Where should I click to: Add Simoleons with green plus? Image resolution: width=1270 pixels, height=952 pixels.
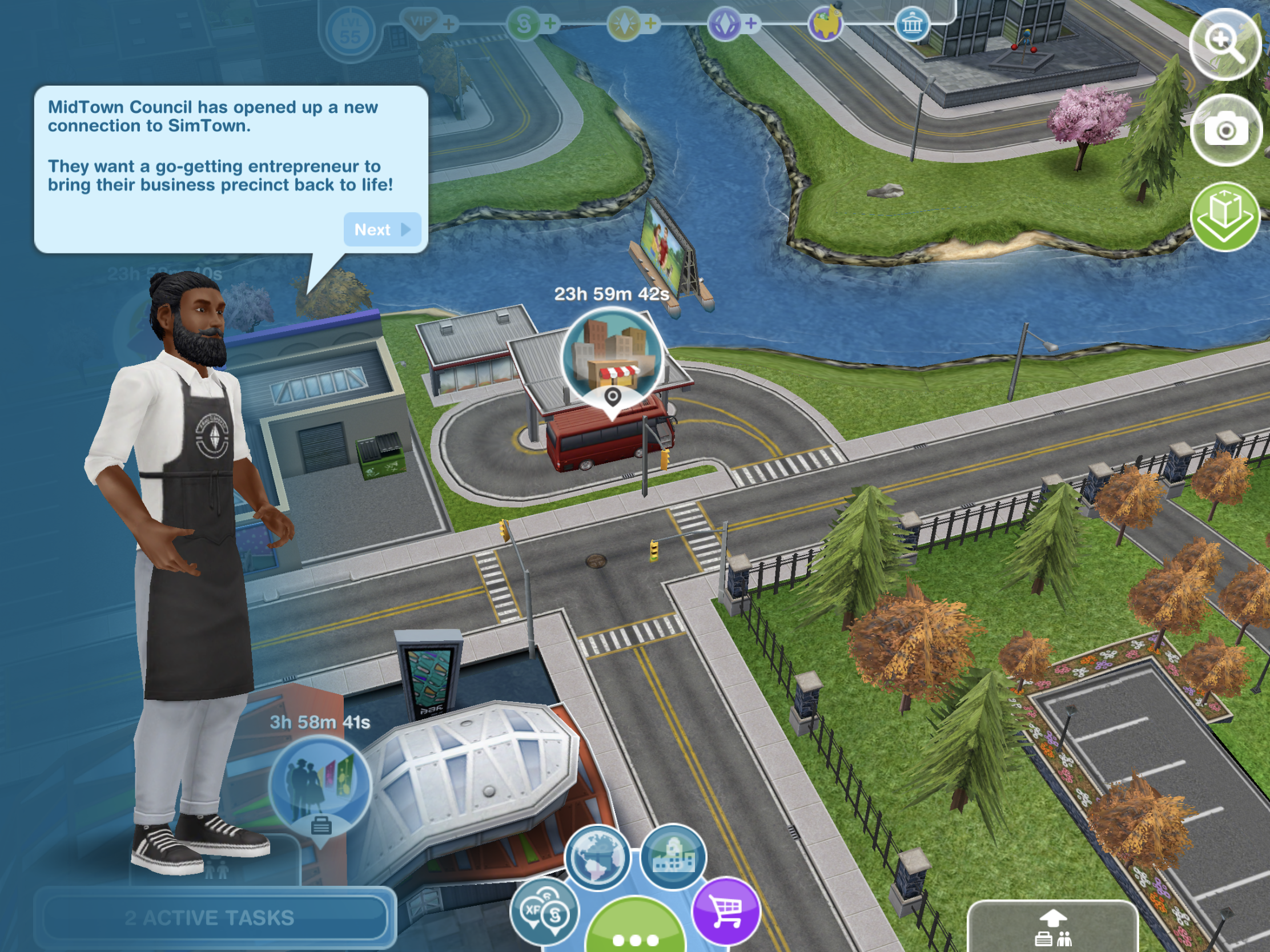pyautogui.click(x=550, y=23)
